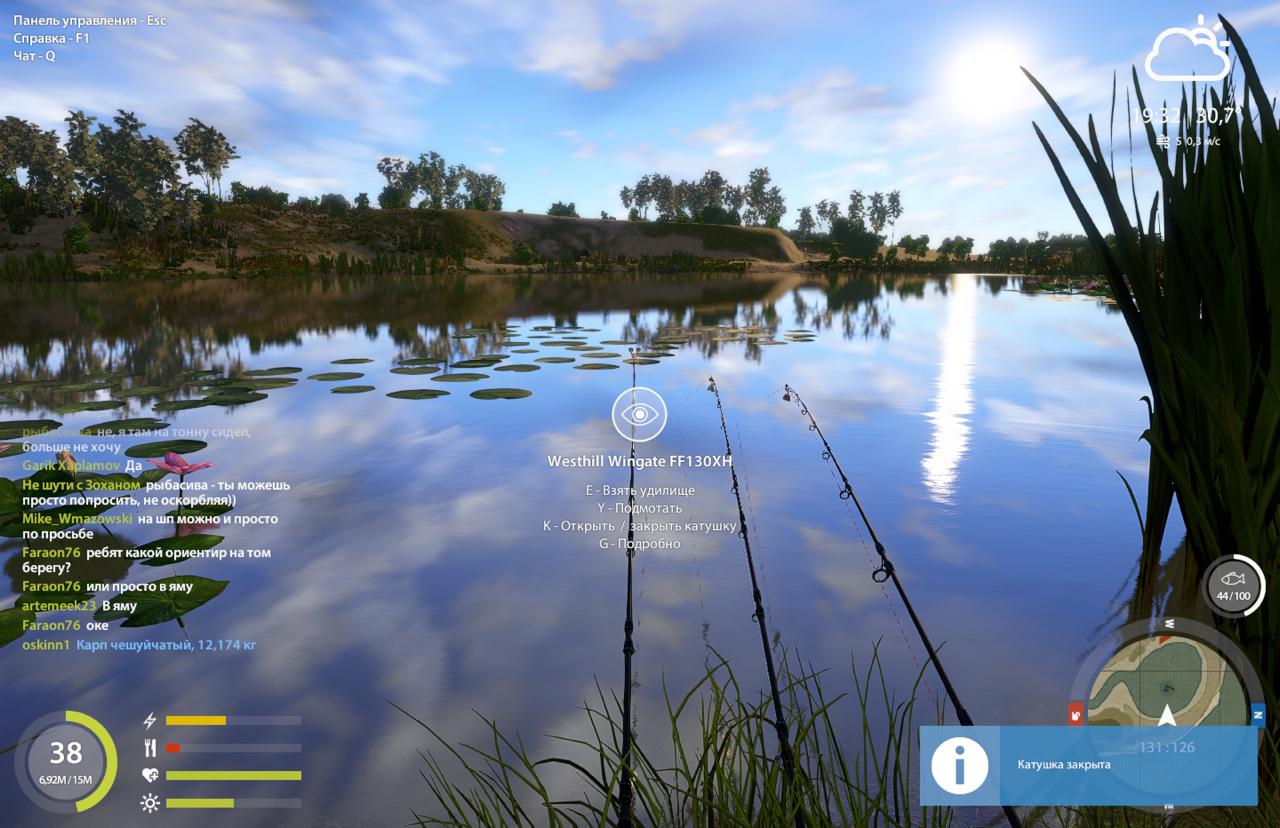Toggle the reel open with K option

[x=640, y=525]
